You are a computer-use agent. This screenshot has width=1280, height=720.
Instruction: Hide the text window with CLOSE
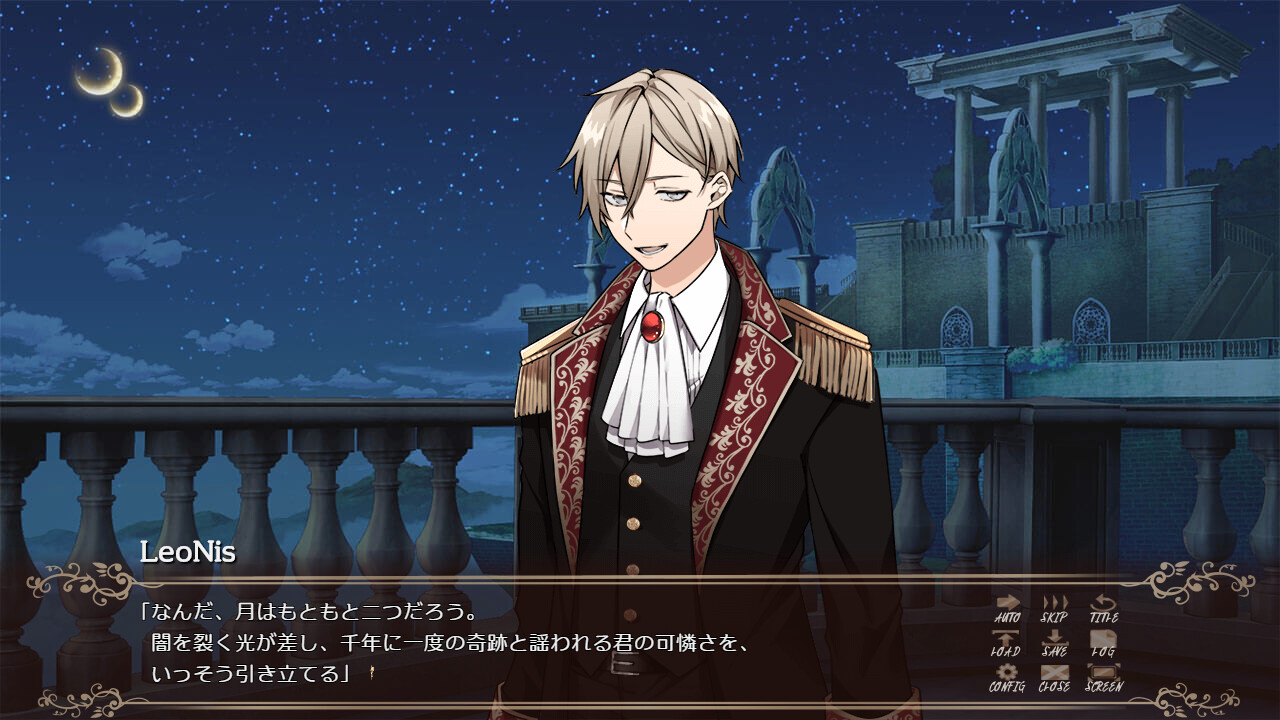[1055, 678]
